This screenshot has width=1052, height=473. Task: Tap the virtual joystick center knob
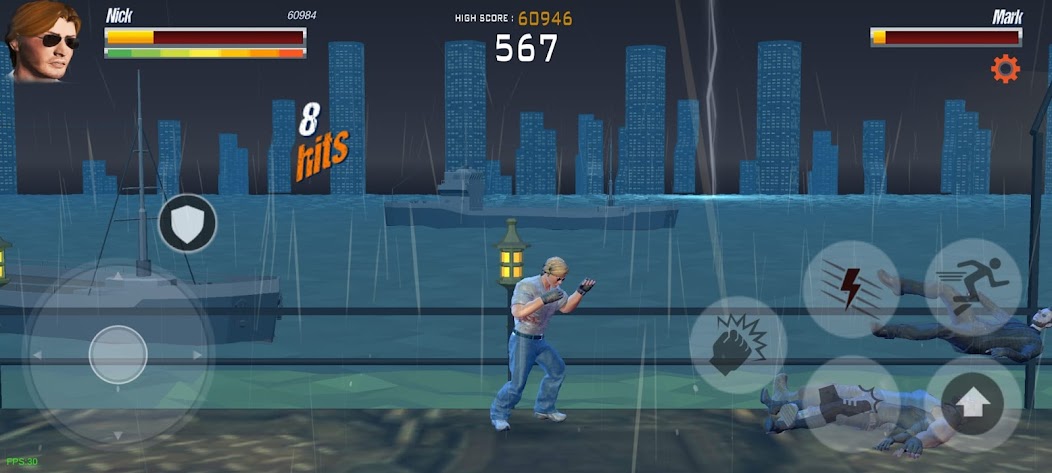[118, 354]
